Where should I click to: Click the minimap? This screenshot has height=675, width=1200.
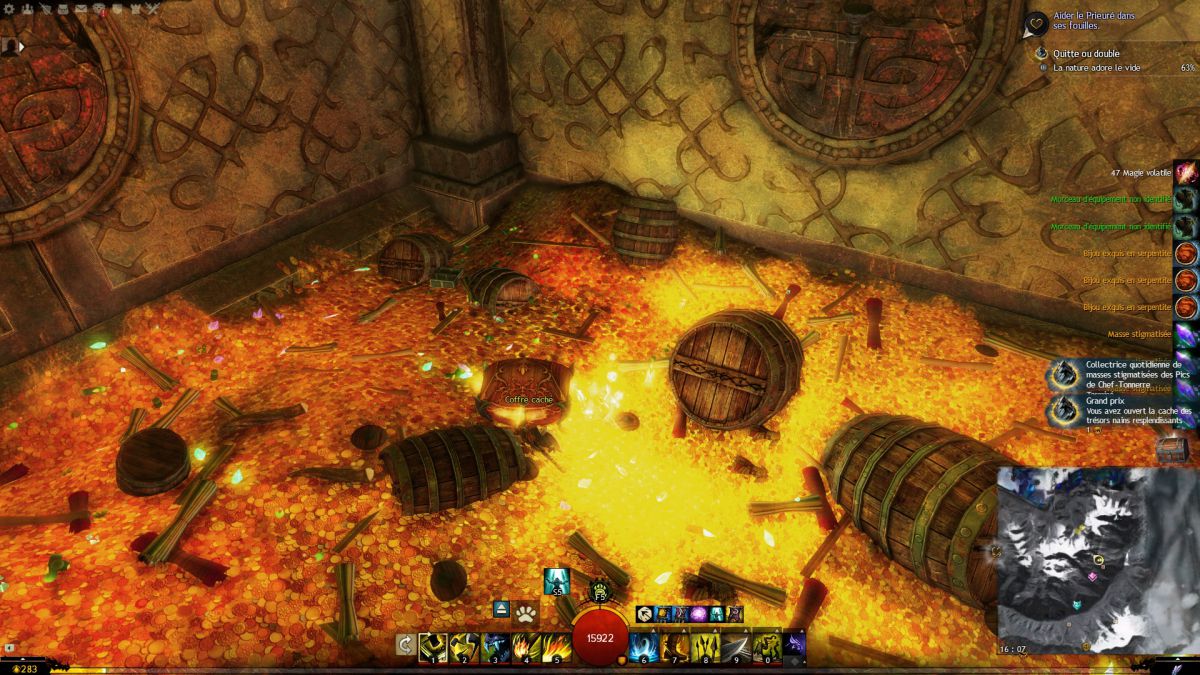coord(1097,560)
